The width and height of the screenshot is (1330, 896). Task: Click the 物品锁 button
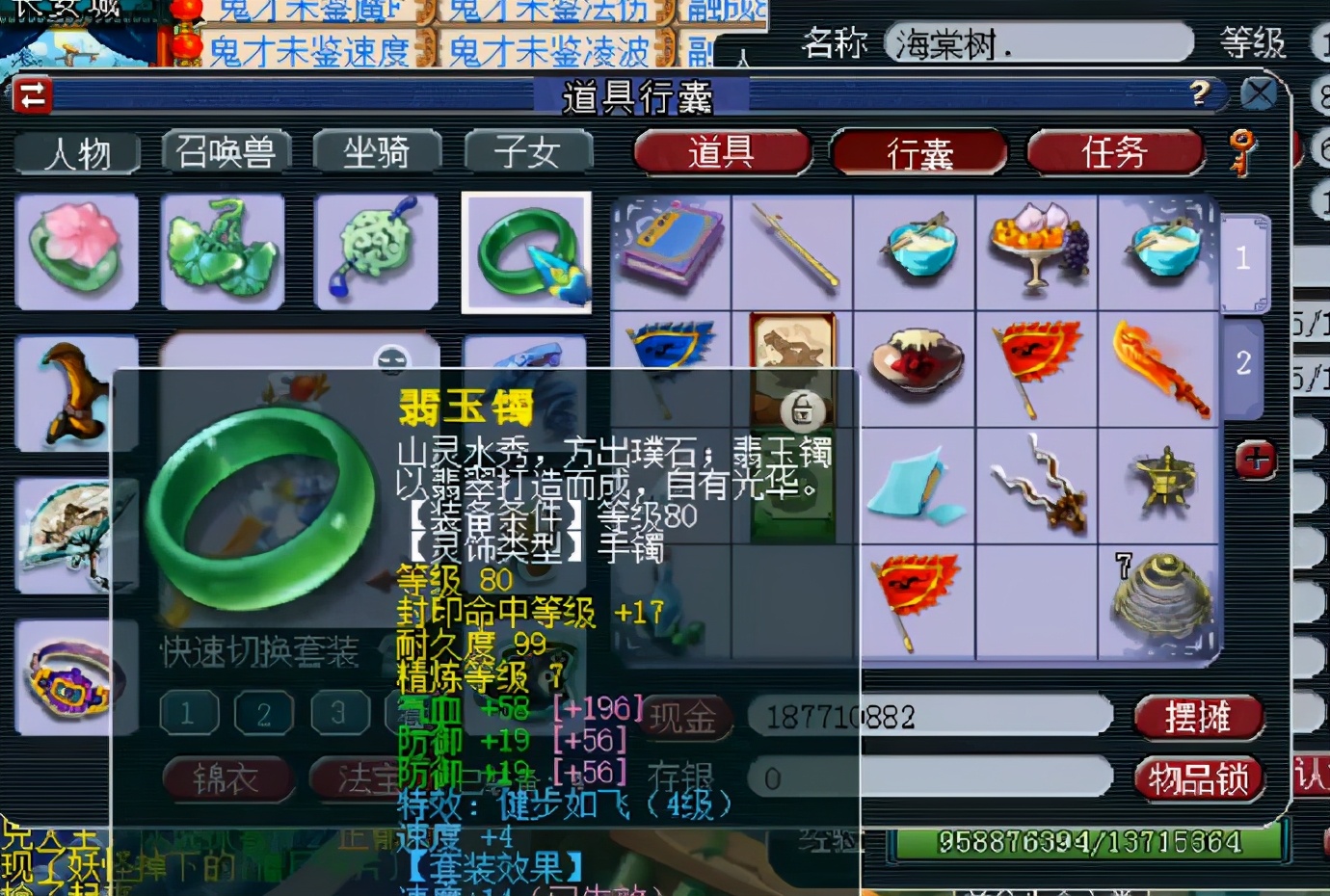[x=1199, y=777]
